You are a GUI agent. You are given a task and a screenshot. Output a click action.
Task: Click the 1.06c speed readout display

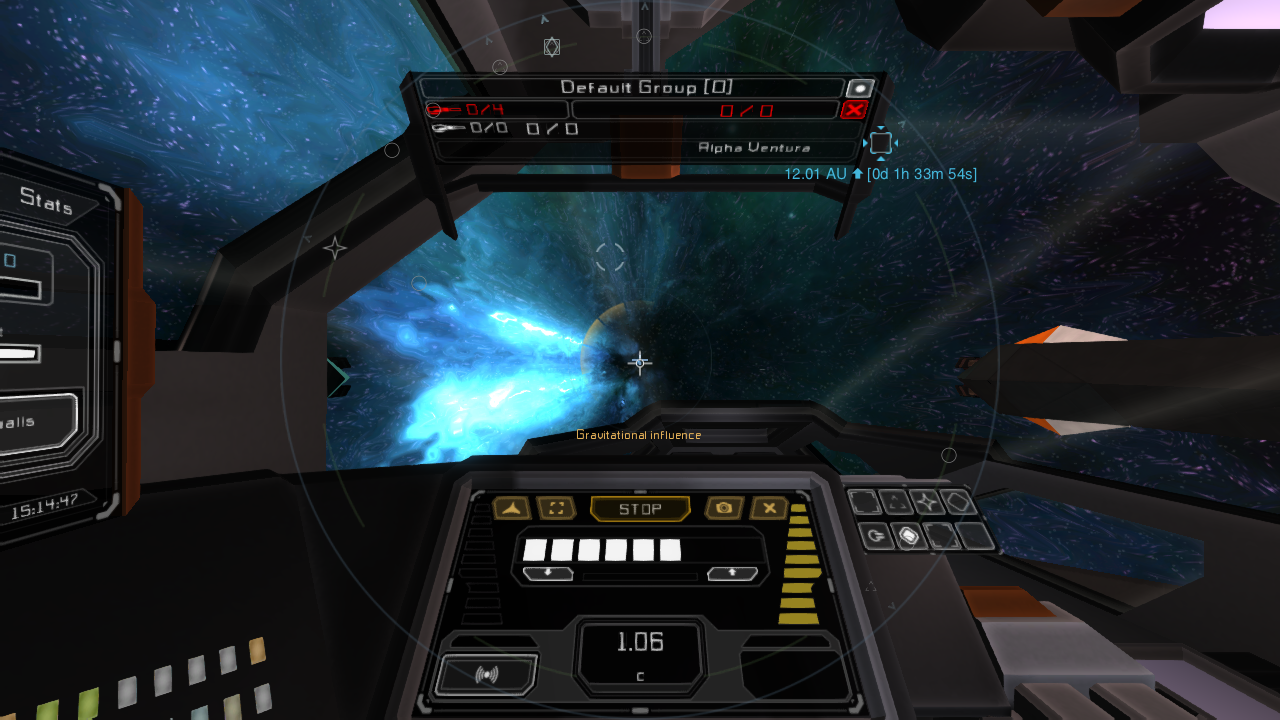pyautogui.click(x=640, y=645)
